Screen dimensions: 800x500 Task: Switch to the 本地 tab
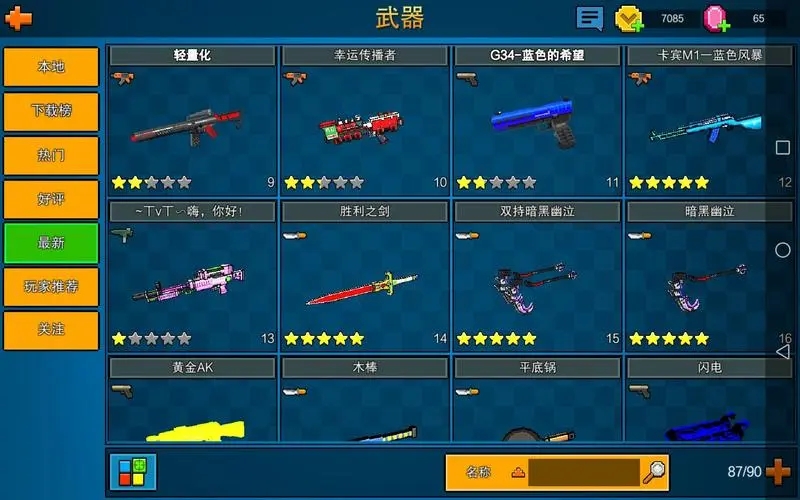[51, 67]
